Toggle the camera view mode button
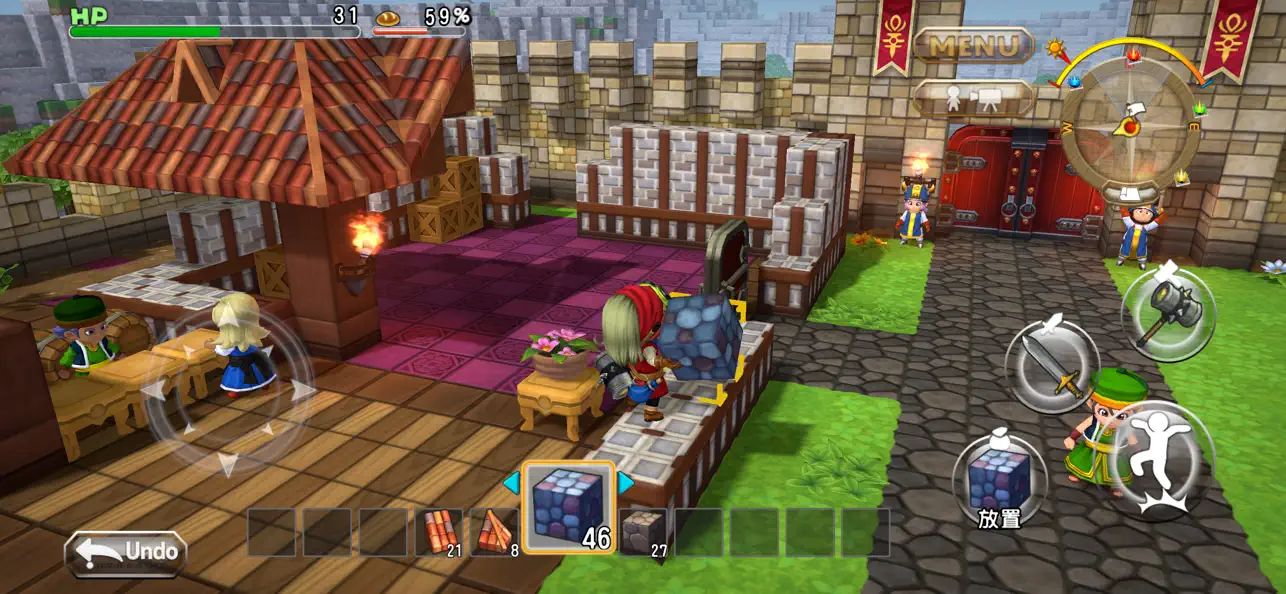This screenshot has height=594, width=1286. [x=973, y=98]
